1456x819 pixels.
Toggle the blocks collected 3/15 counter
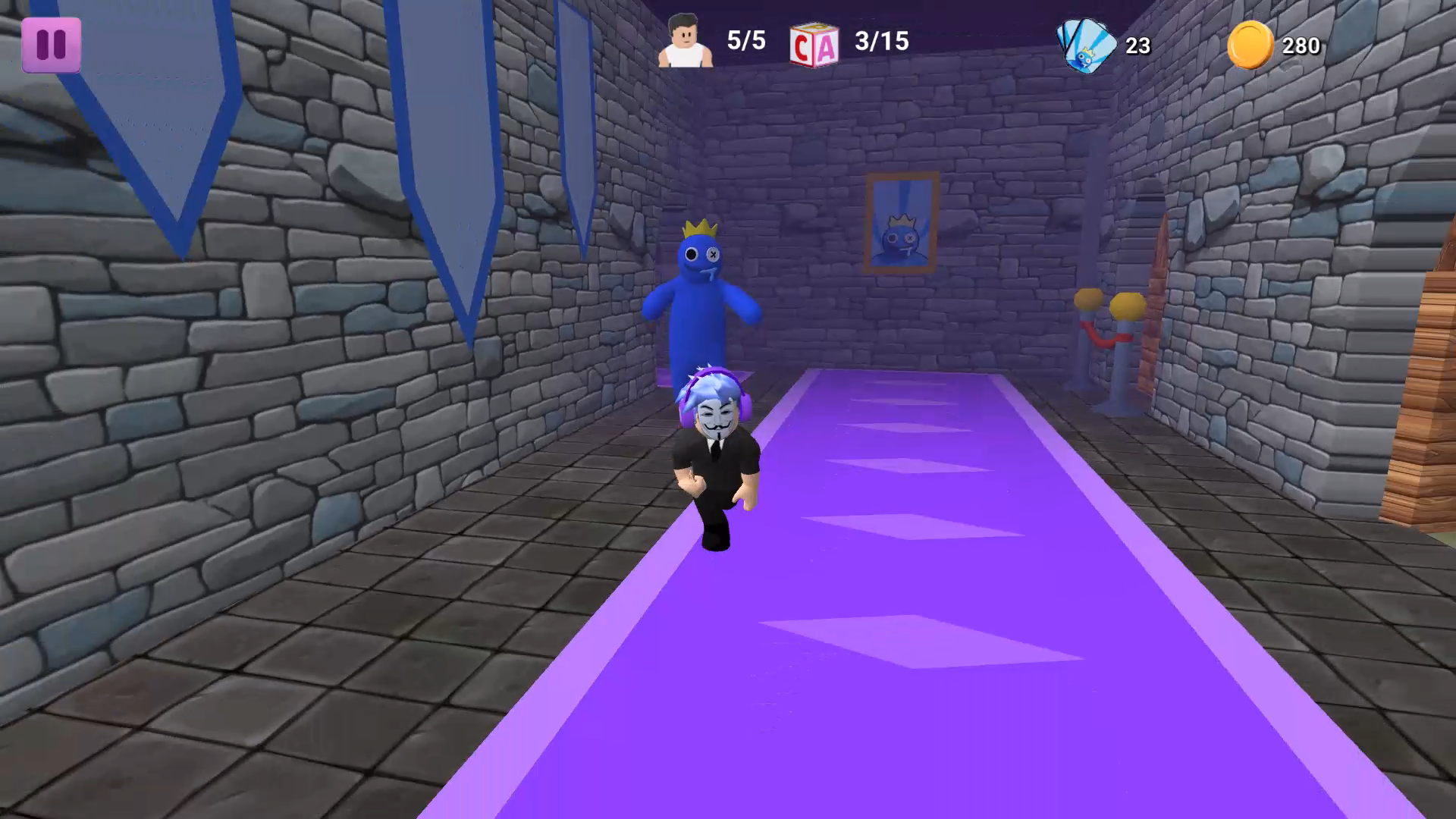[881, 42]
